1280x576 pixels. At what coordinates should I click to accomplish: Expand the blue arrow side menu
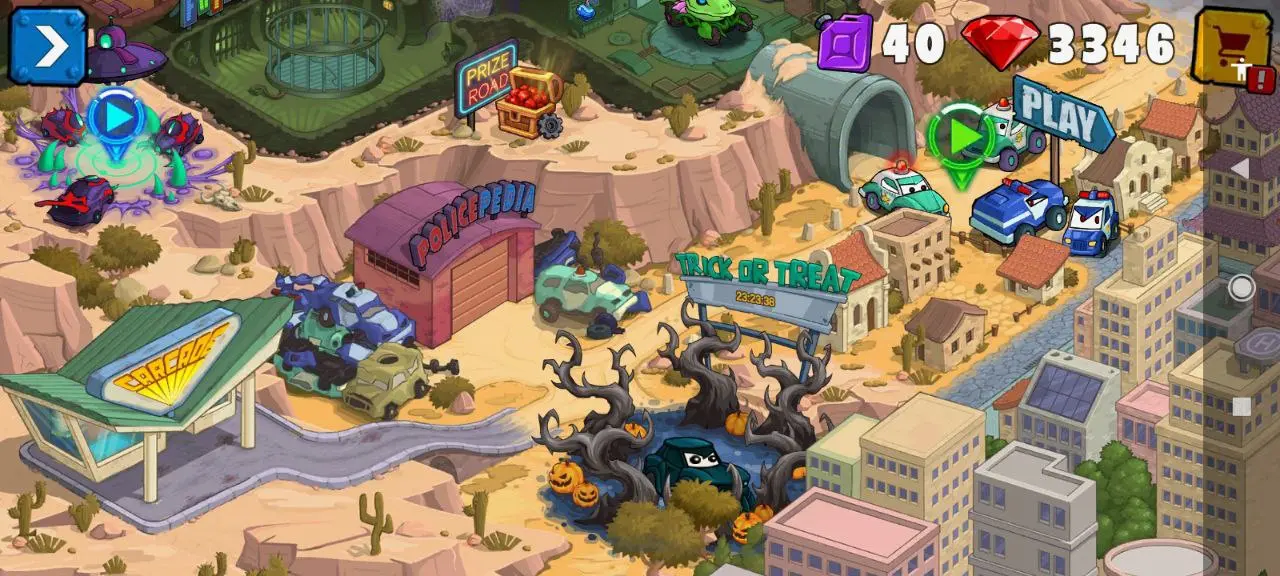coord(48,46)
